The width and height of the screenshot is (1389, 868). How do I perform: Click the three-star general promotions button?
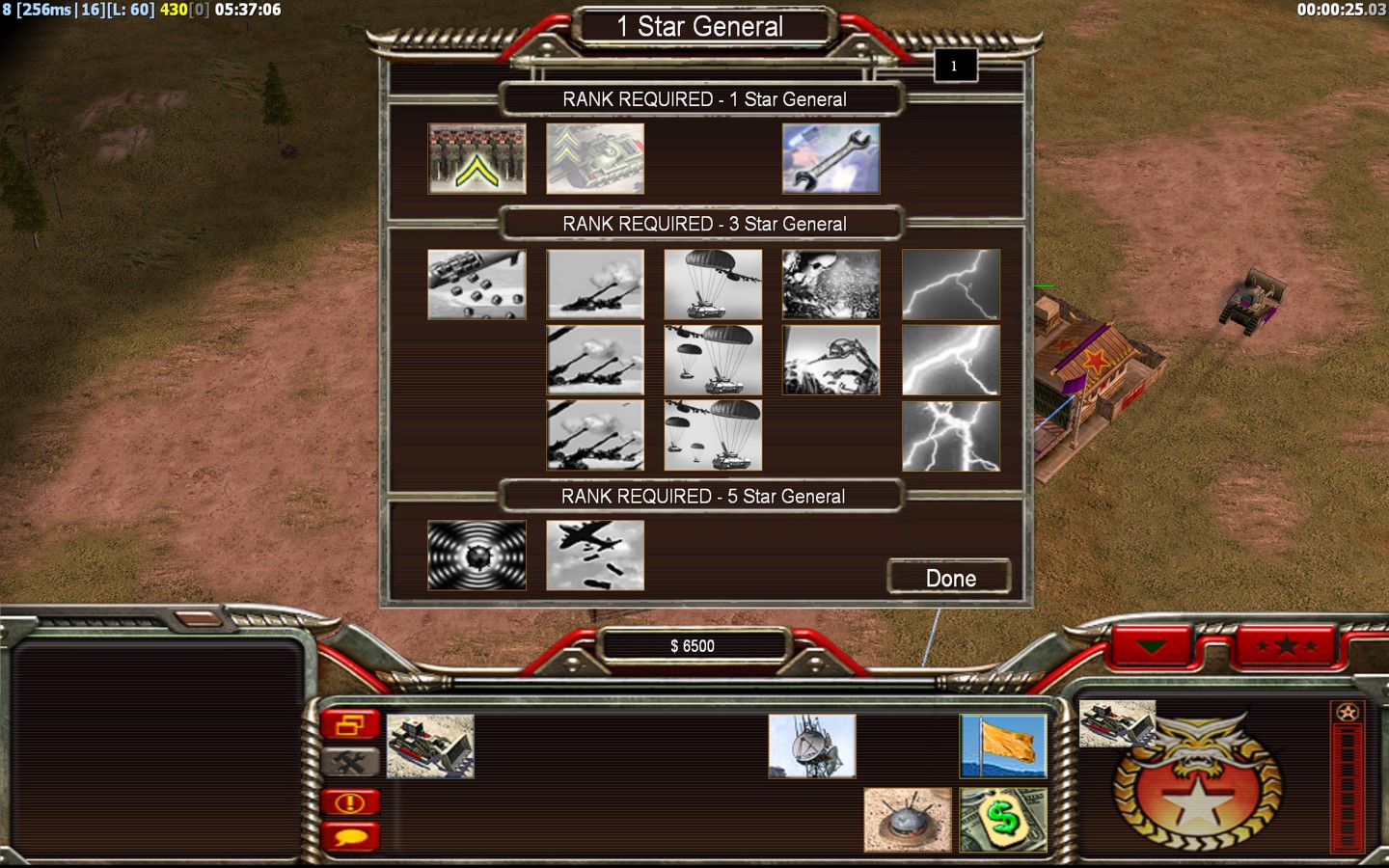(x=1287, y=646)
